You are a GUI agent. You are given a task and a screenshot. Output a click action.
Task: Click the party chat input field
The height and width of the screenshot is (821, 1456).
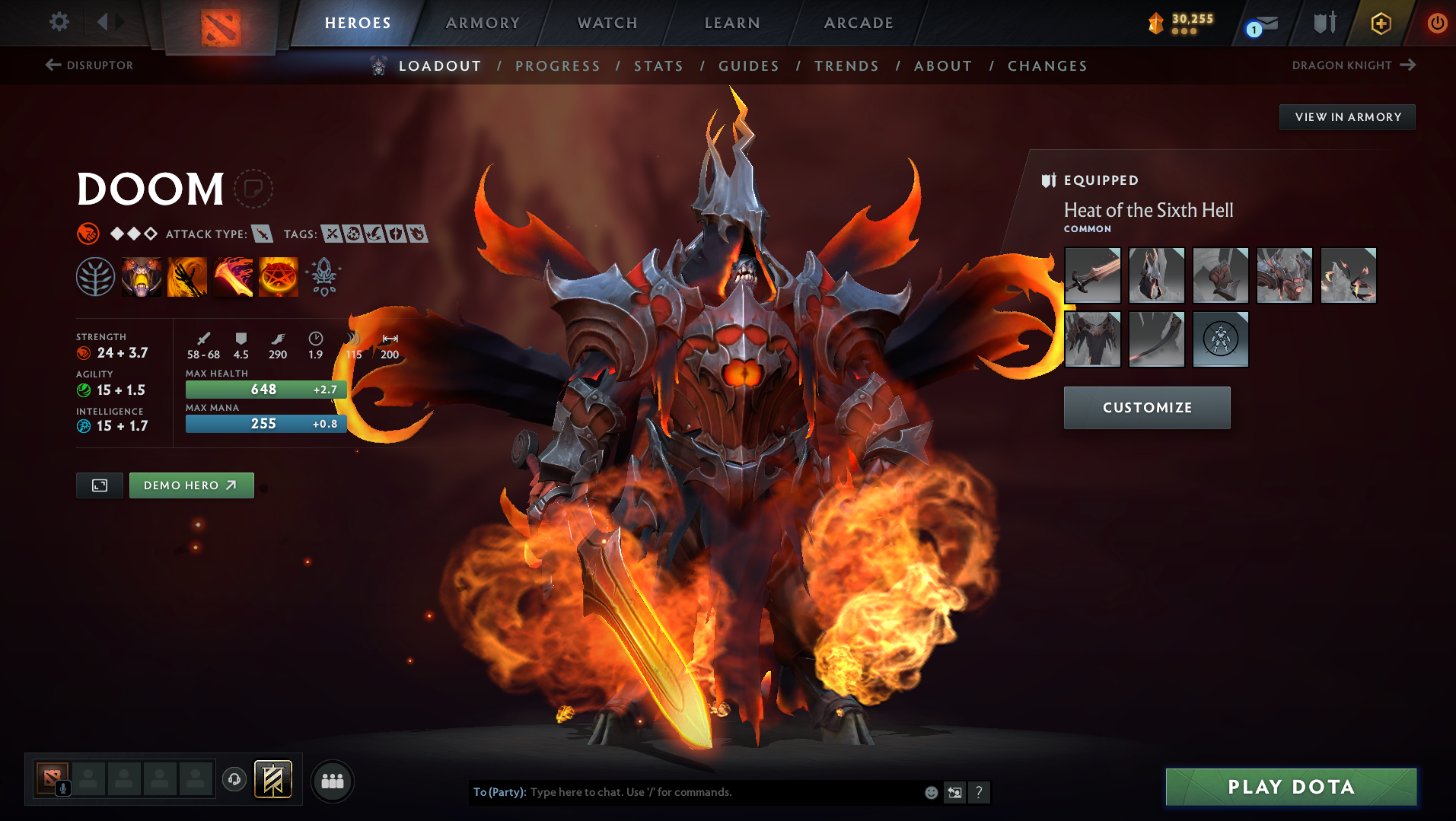pyautogui.click(x=723, y=792)
